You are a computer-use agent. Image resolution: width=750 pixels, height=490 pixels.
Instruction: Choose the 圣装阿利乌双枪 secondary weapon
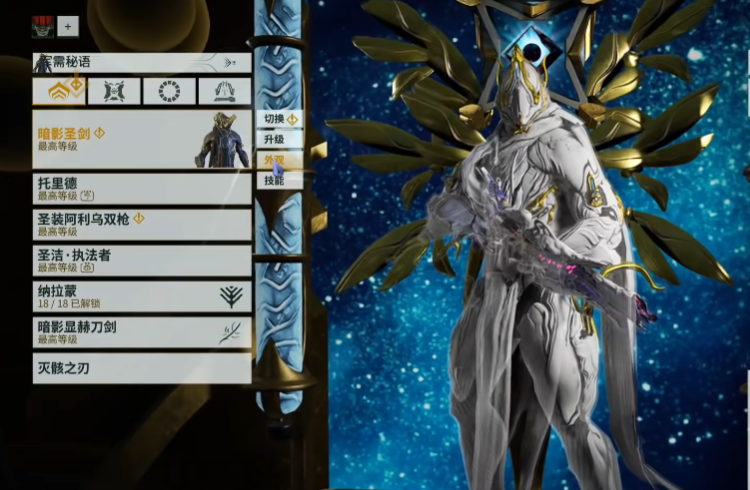click(x=141, y=224)
